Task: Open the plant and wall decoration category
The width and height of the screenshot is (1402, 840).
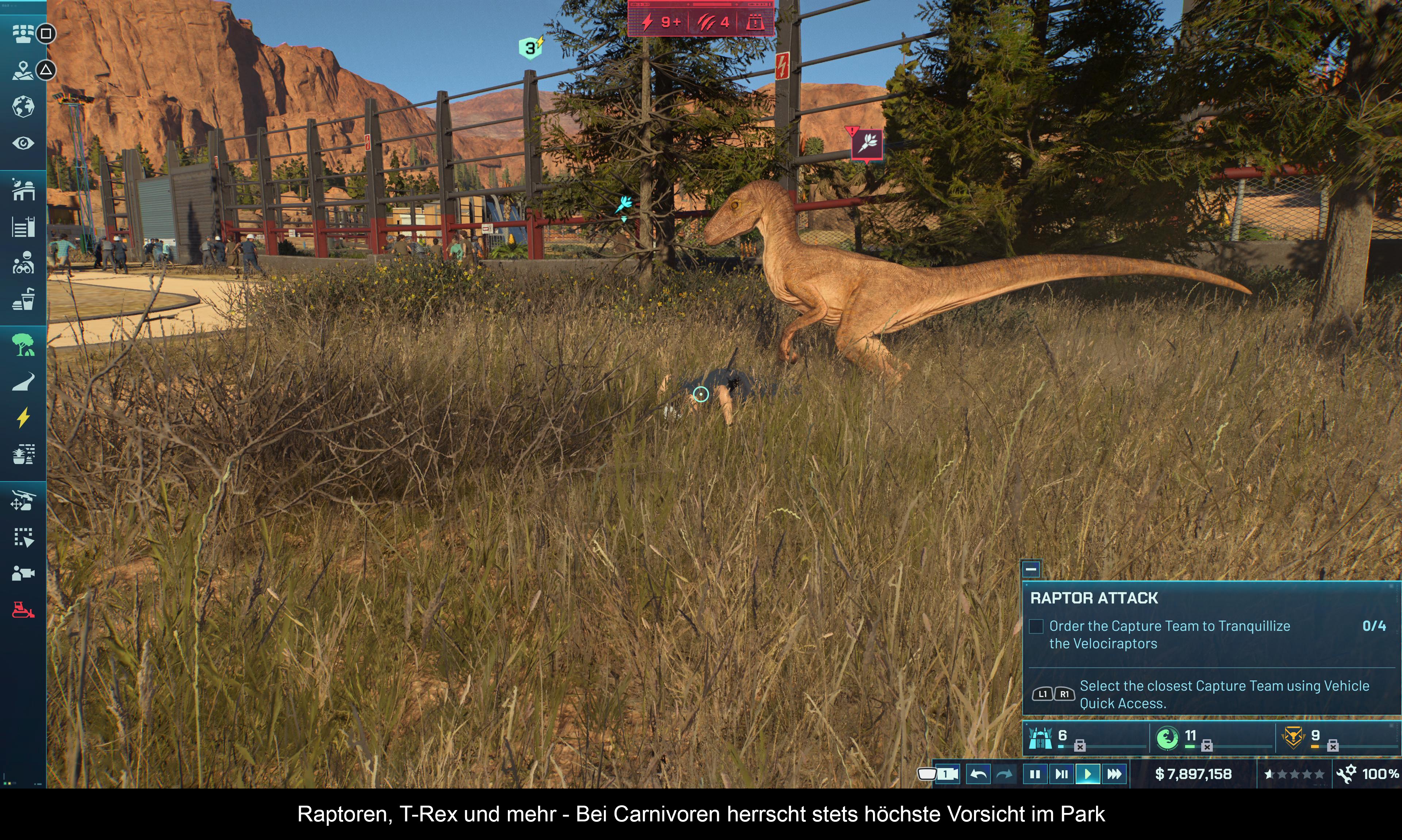Action: (23, 454)
